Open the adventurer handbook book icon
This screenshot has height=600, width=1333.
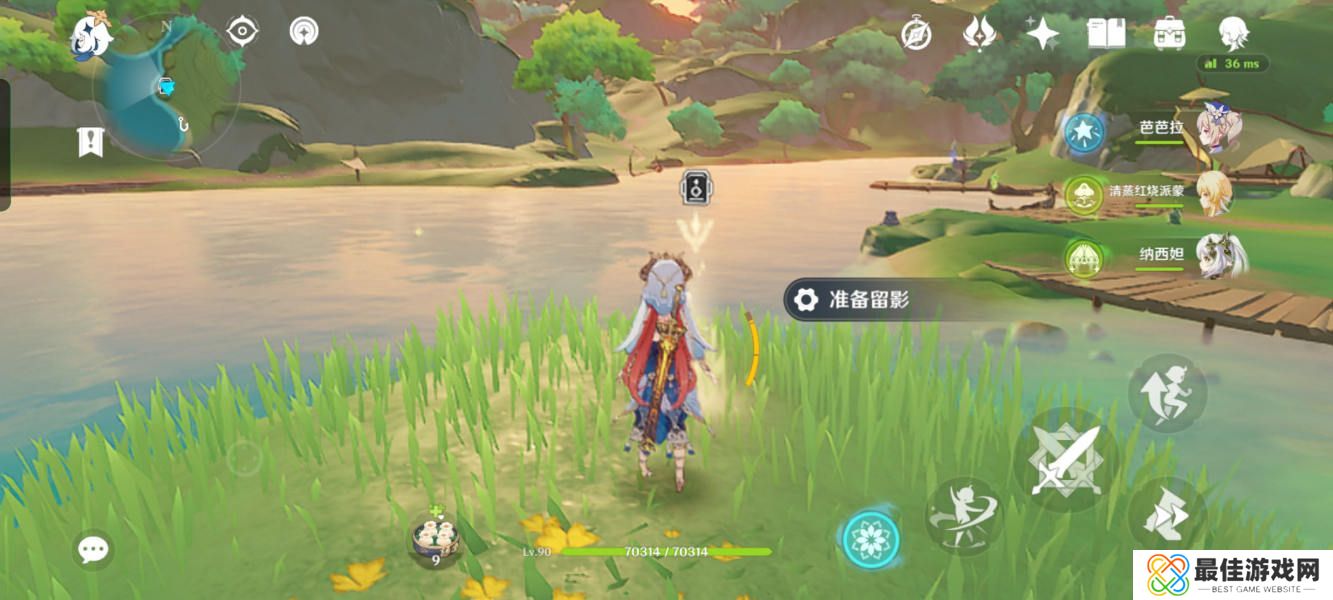point(1106,33)
